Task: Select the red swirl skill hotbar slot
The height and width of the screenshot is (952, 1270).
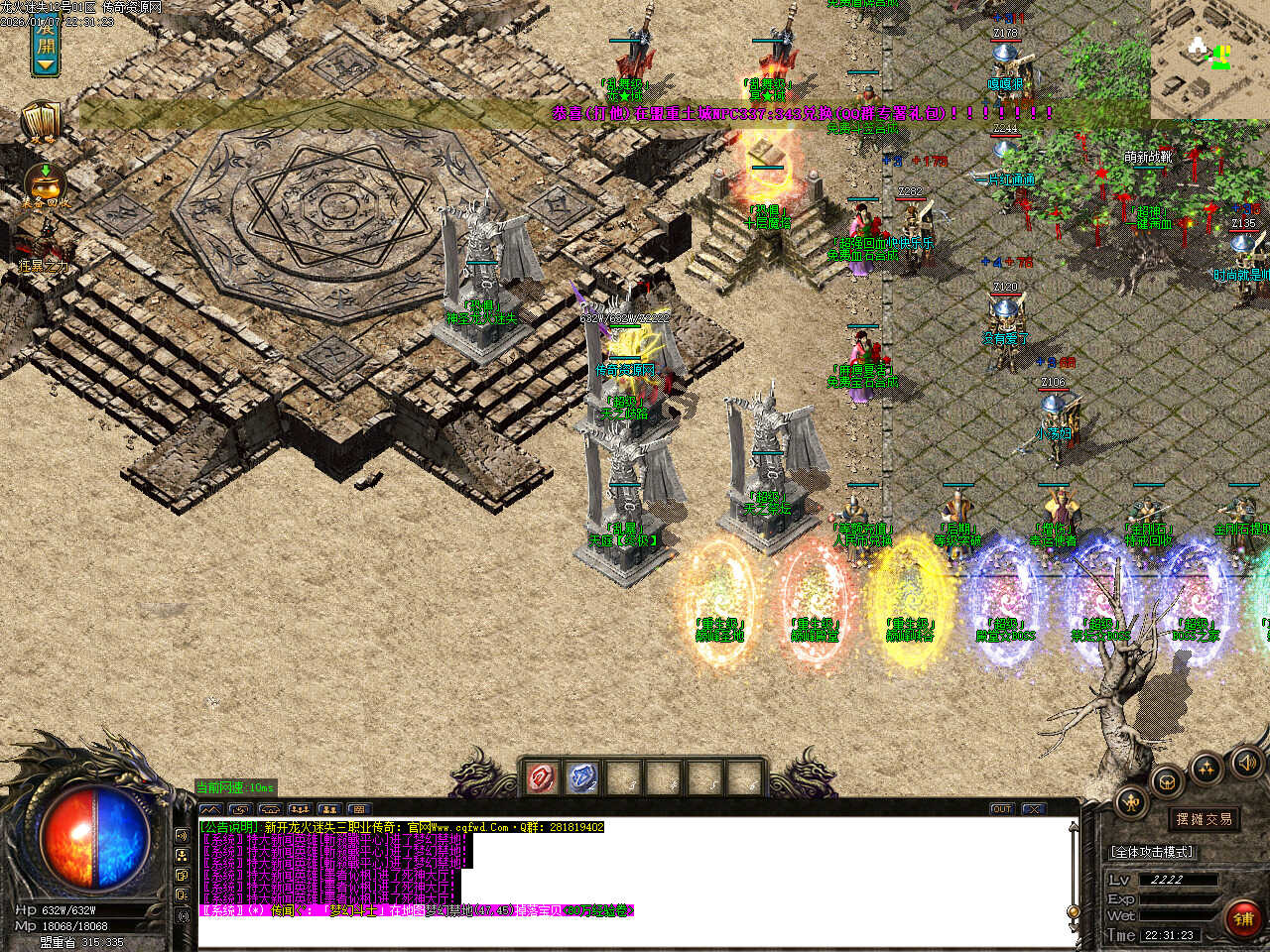Action: (x=542, y=777)
